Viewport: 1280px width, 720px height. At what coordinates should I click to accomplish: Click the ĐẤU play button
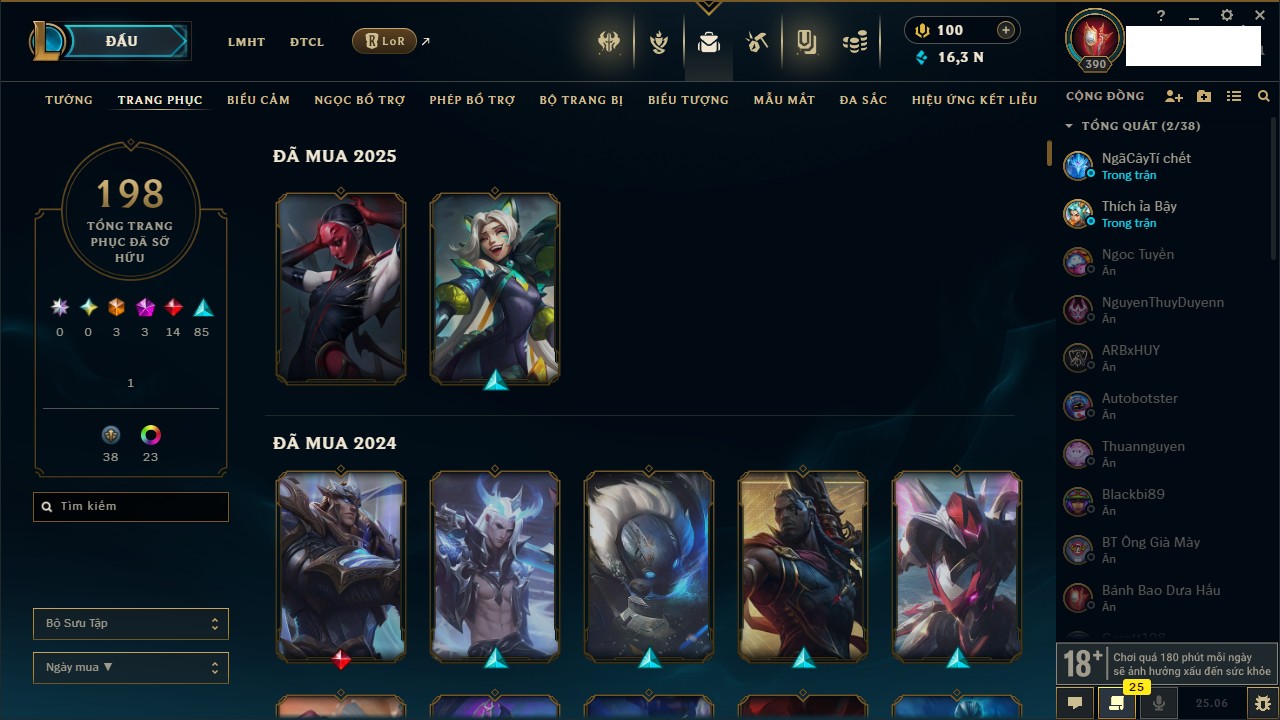tap(124, 41)
